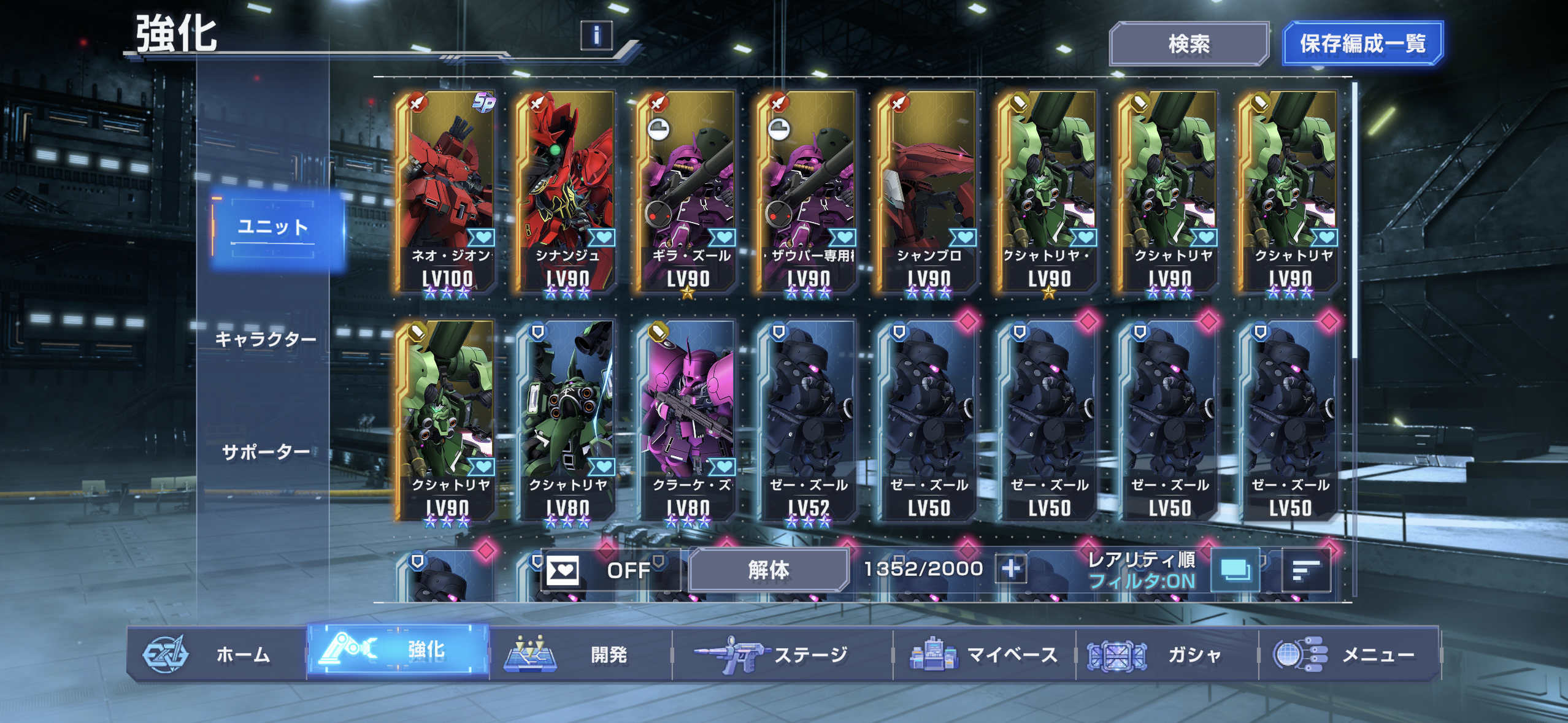The image size is (1568, 723).
Task: Switch to the ユニット tab
Action: [x=273, y=228]
